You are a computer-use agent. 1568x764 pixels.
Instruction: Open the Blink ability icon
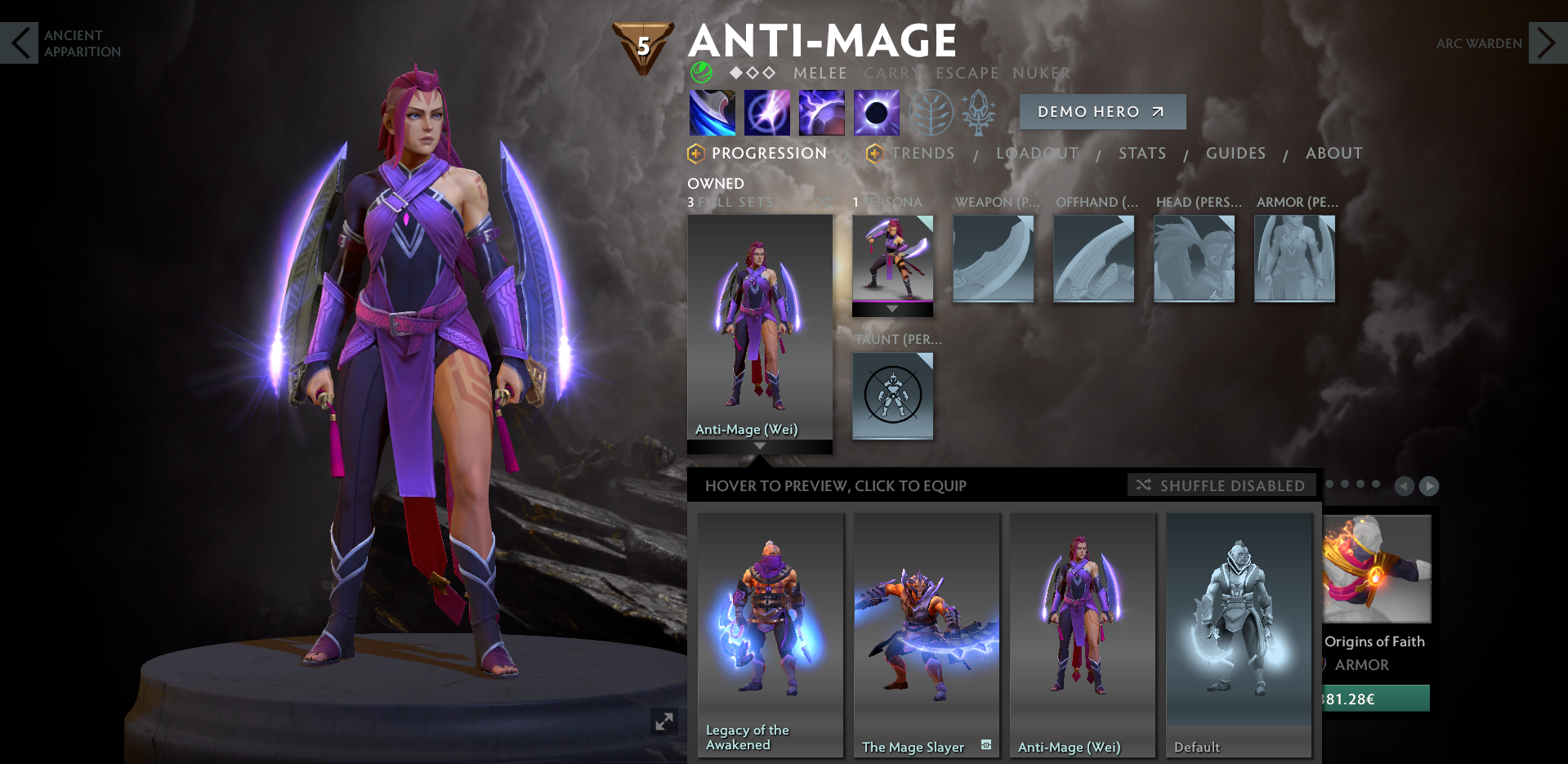766,112
